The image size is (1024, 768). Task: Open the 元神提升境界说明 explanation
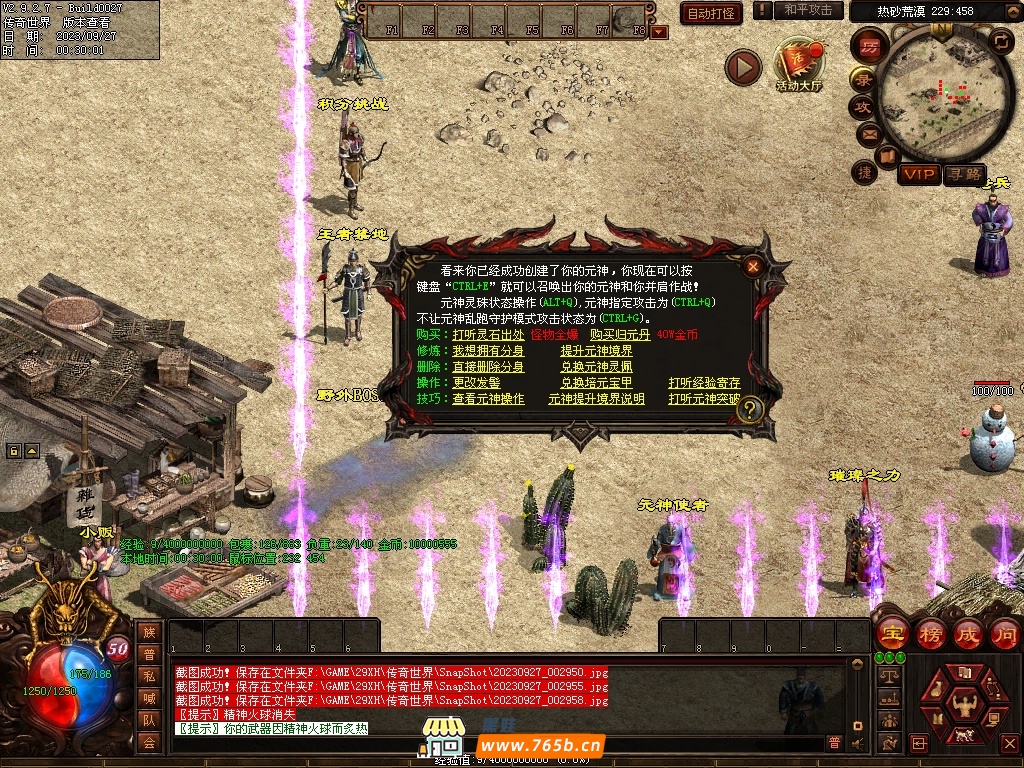click(596, 399)
